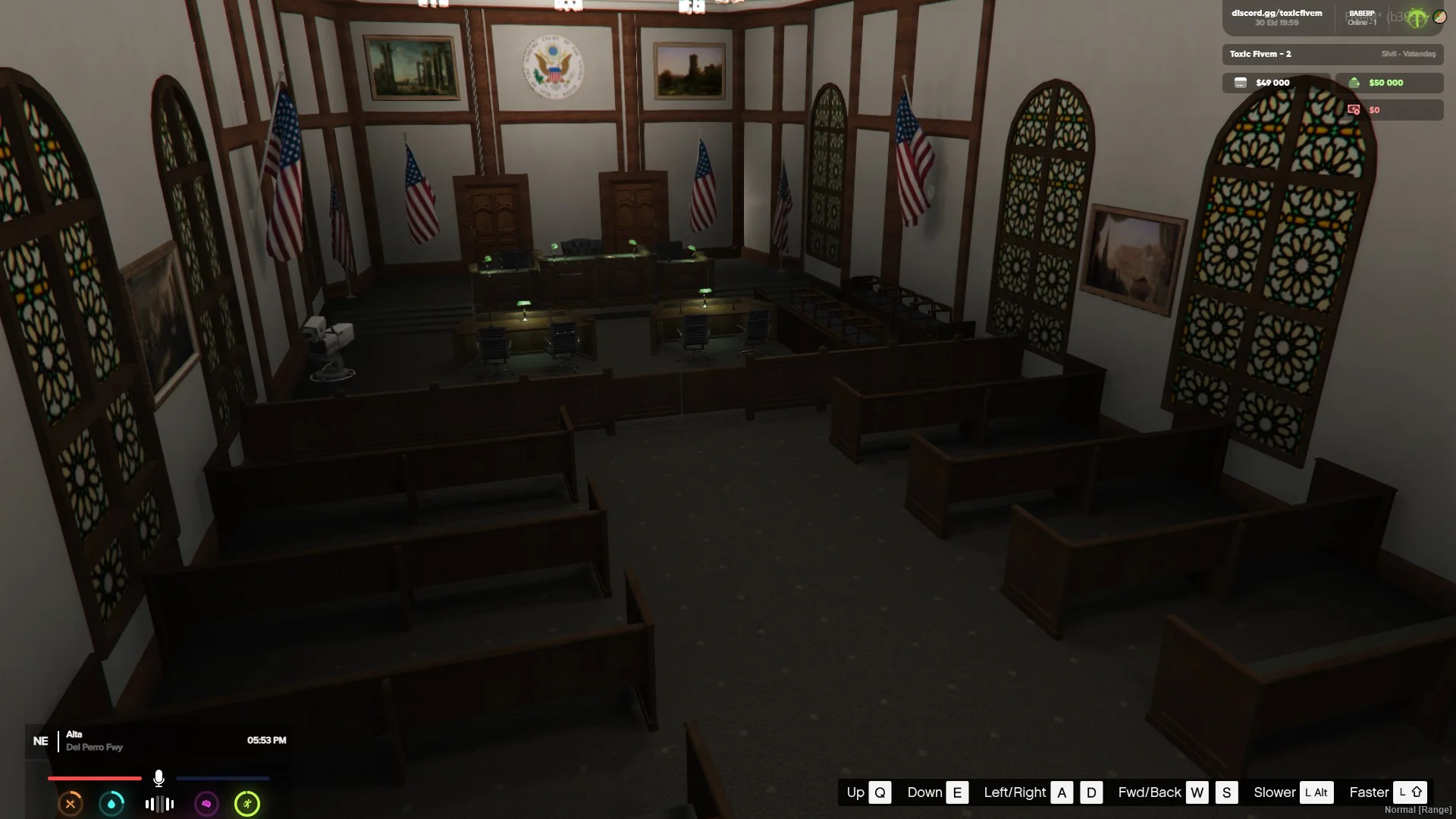Image resolution: width=1456 pixels, height=819 pixels.
Task: Click the hunger fork-and-knife status icon
Action: pyautogui.click(x=71, y=804)
